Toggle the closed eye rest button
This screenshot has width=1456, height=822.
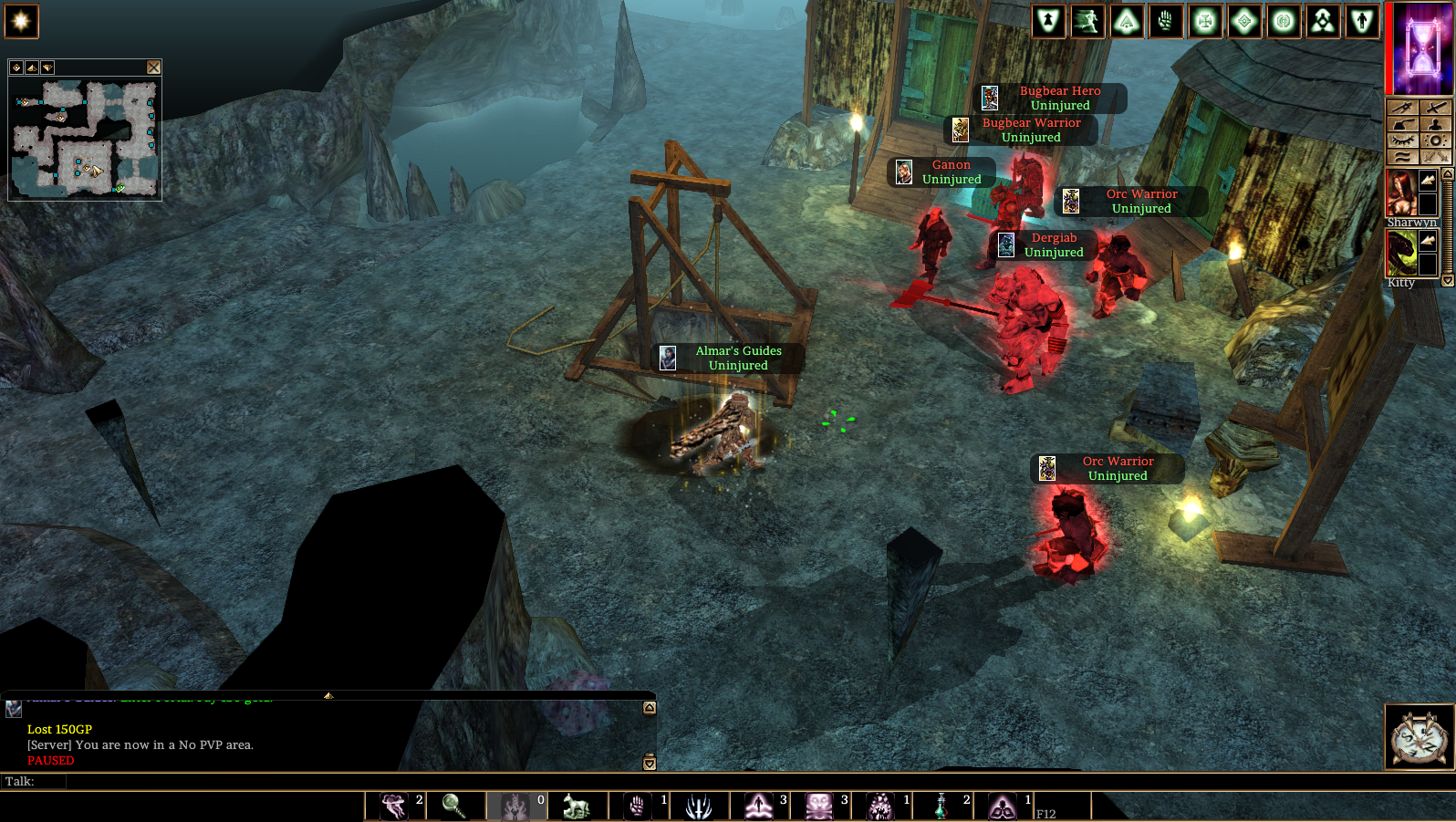pyautogui.click(x=1402, y=140)
